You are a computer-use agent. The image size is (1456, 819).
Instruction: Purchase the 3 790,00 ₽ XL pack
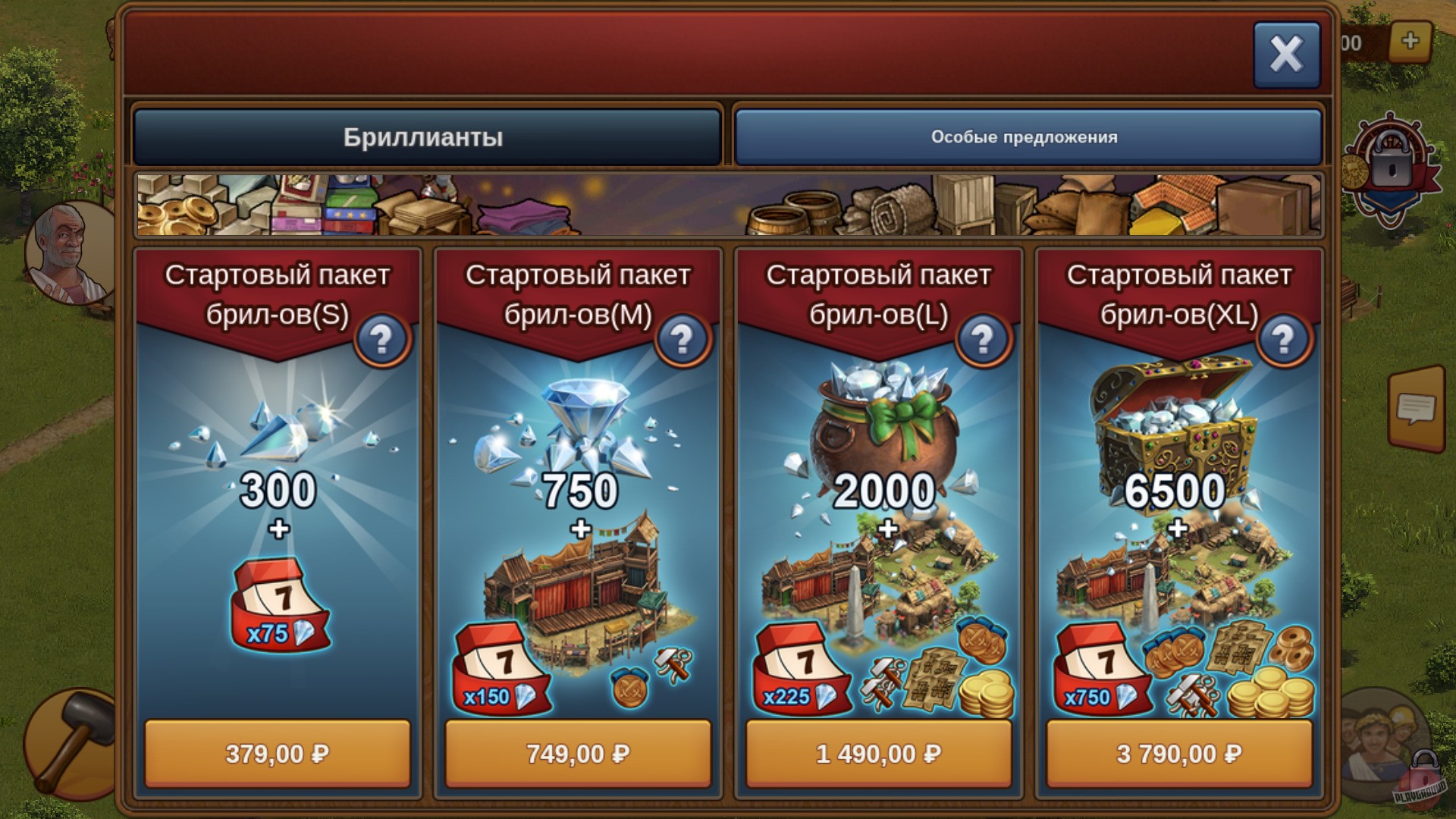point(1178,755)
